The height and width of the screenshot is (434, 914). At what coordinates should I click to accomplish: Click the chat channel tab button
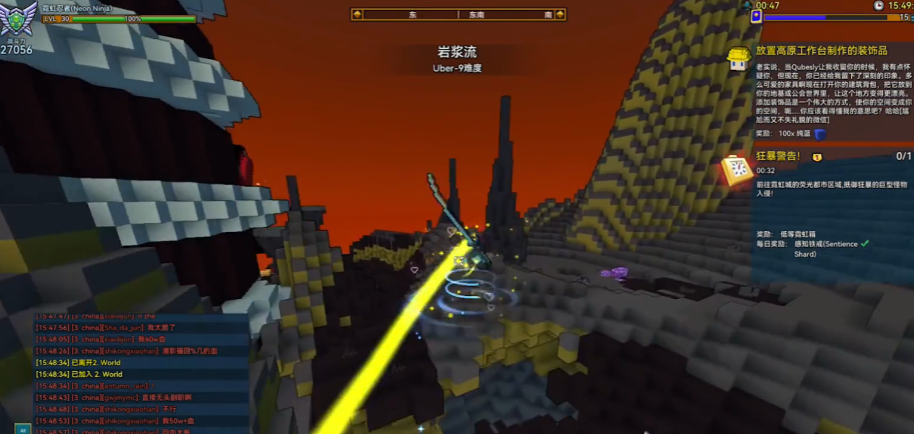21,429
